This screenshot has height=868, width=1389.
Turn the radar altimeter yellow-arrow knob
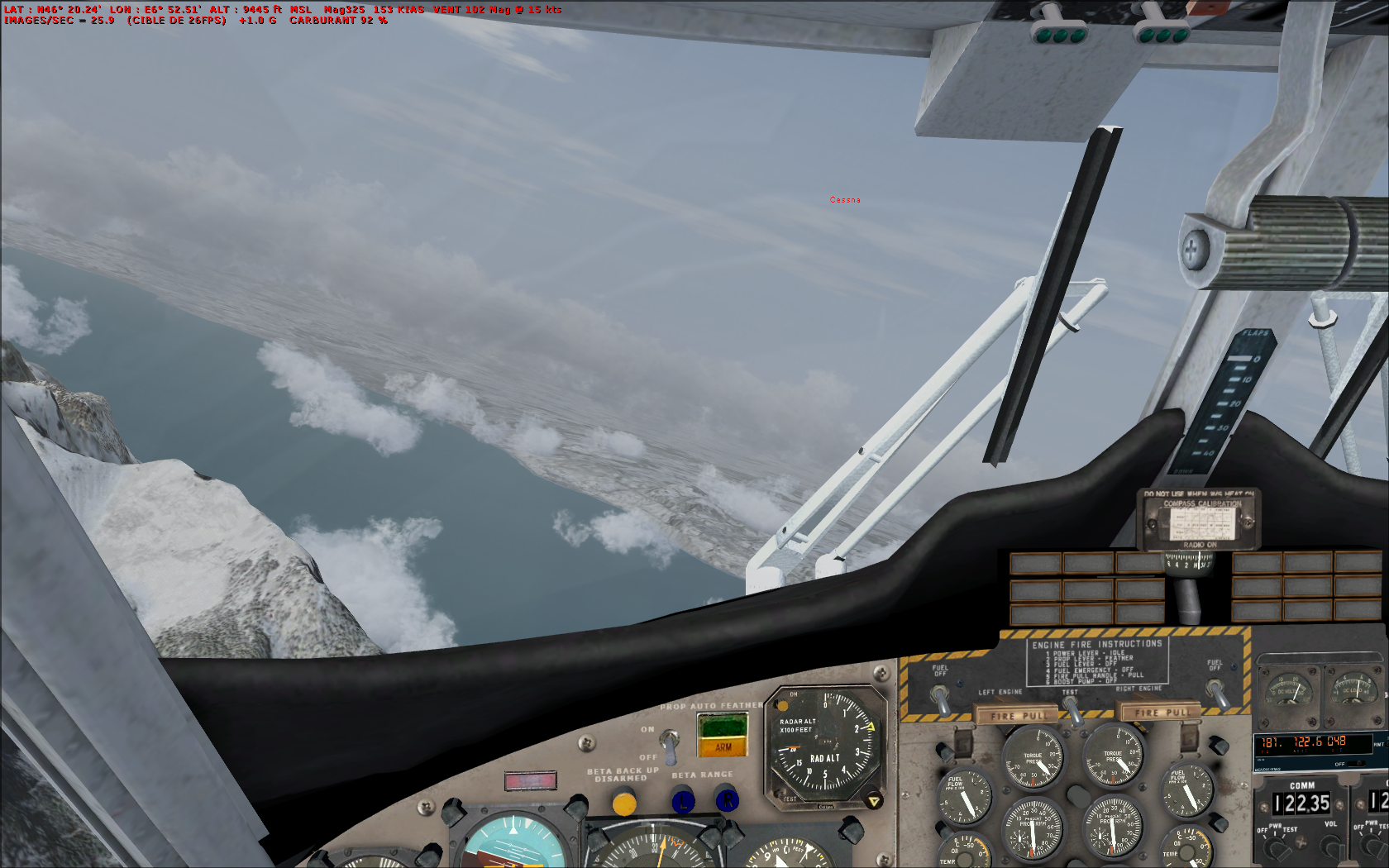tap(873, 800)
